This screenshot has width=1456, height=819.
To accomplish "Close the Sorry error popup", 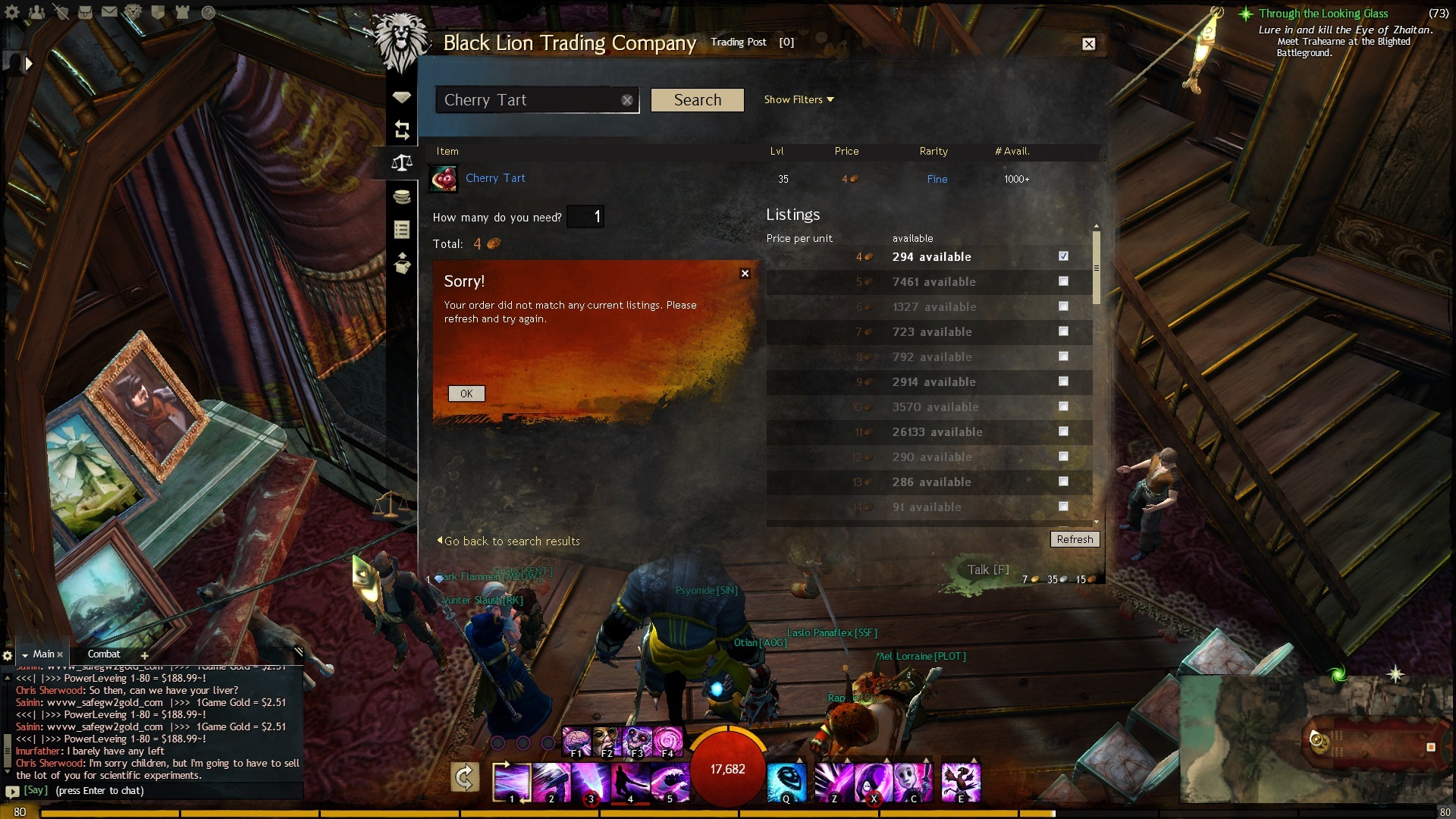I will tap(745, 274).
